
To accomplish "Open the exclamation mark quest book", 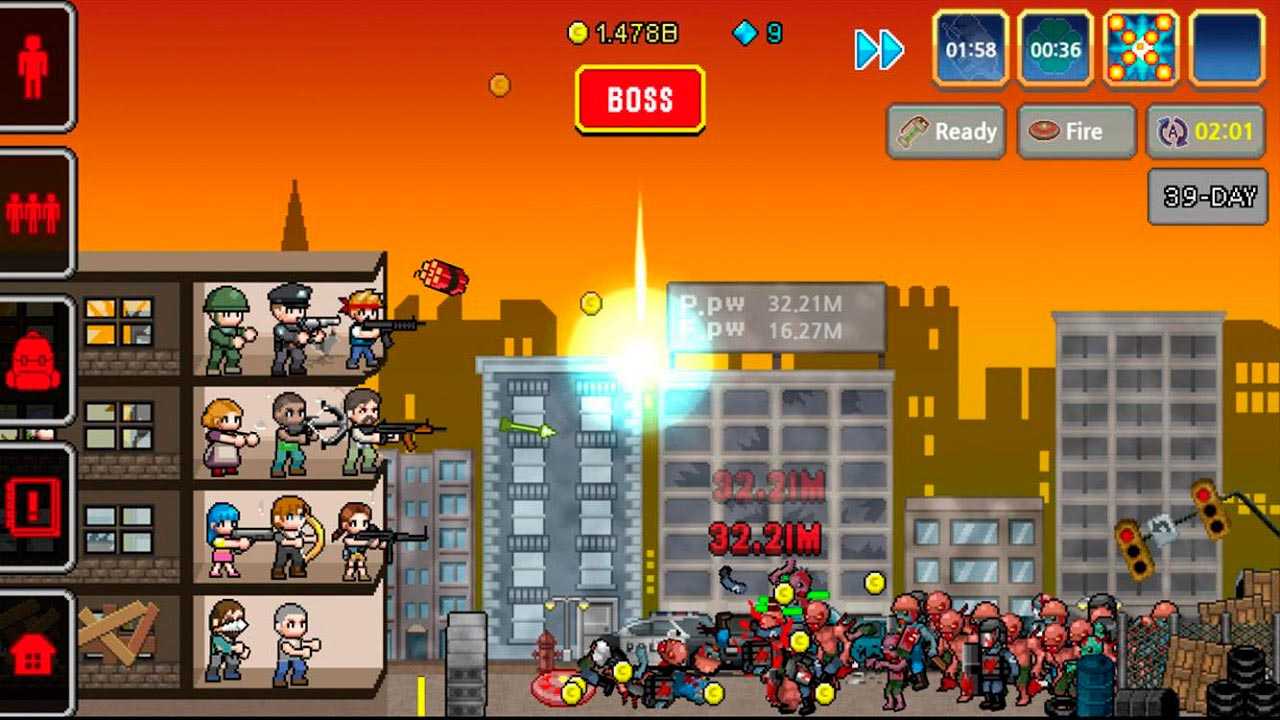I will [x=35, y=507].
